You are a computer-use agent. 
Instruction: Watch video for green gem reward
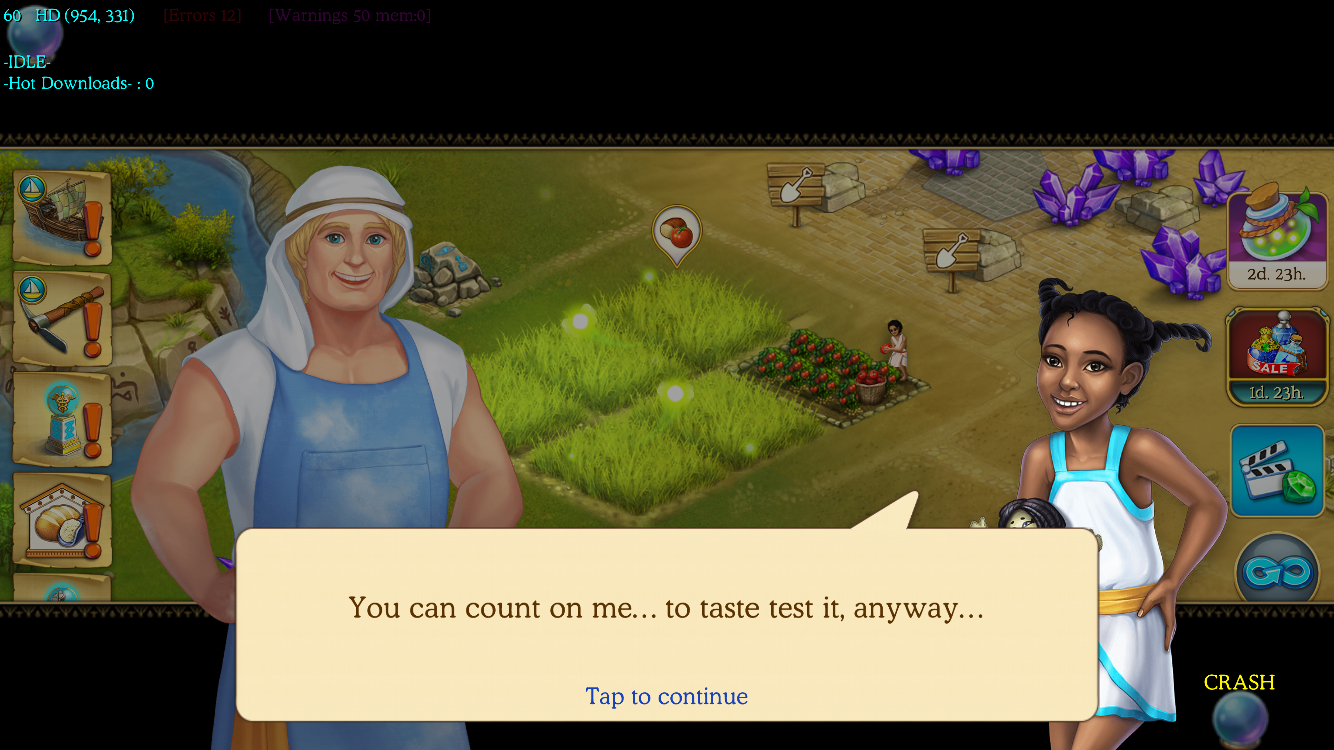click(1277, 471)
